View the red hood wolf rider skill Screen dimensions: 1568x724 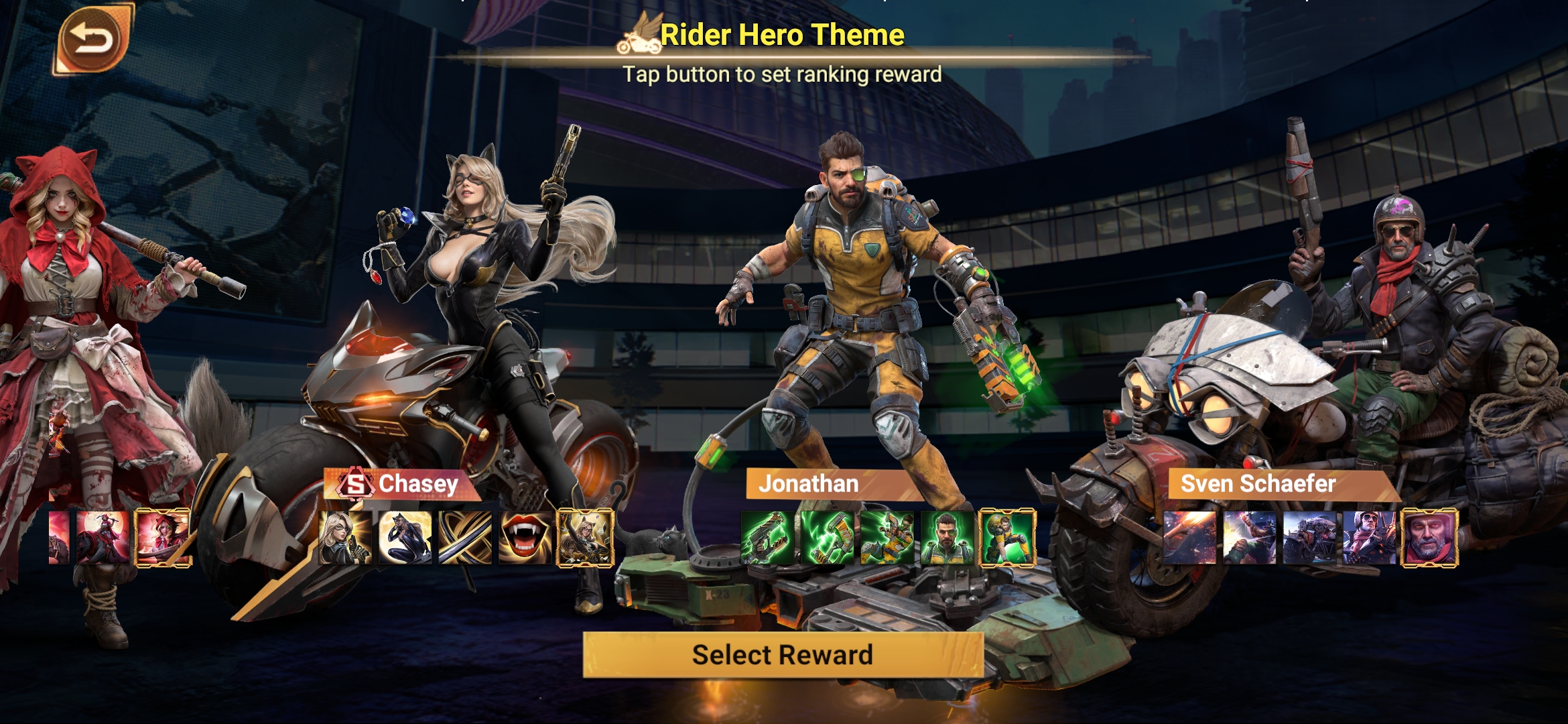tap(103, 538)
